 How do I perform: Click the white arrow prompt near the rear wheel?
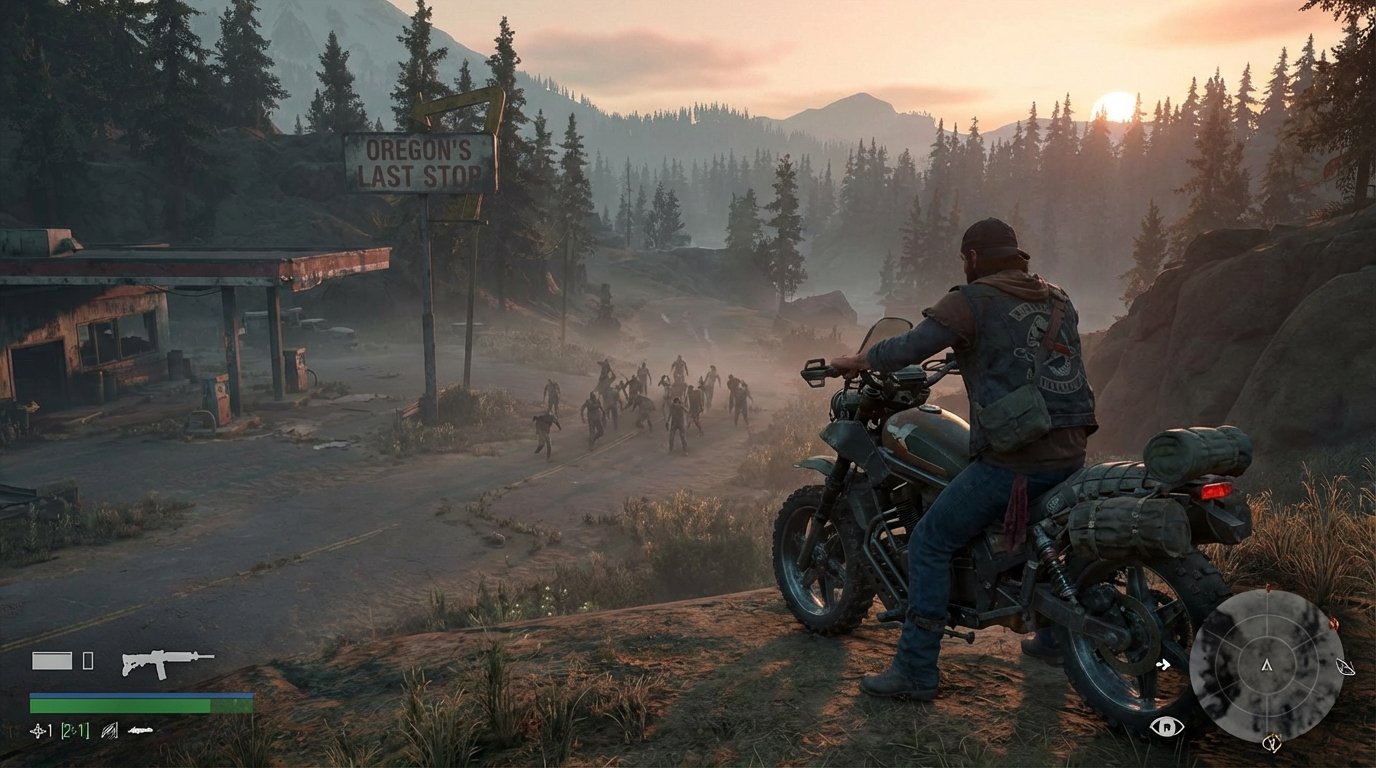pos(1165,663)
